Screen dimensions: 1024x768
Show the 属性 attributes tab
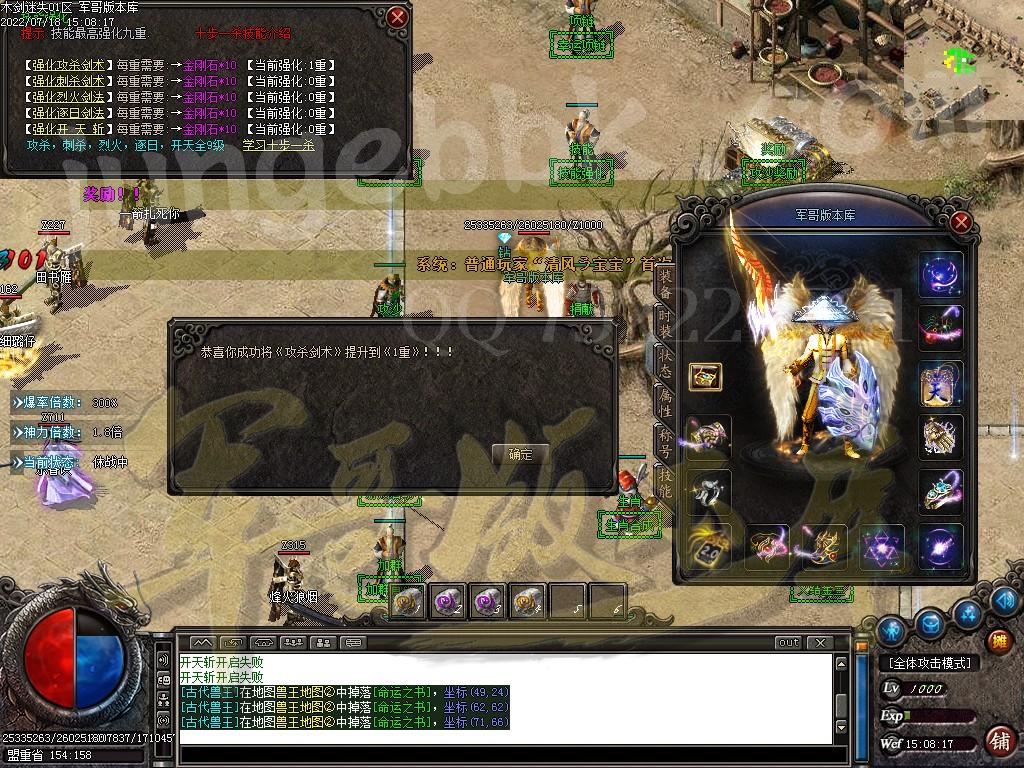point(665,403)
